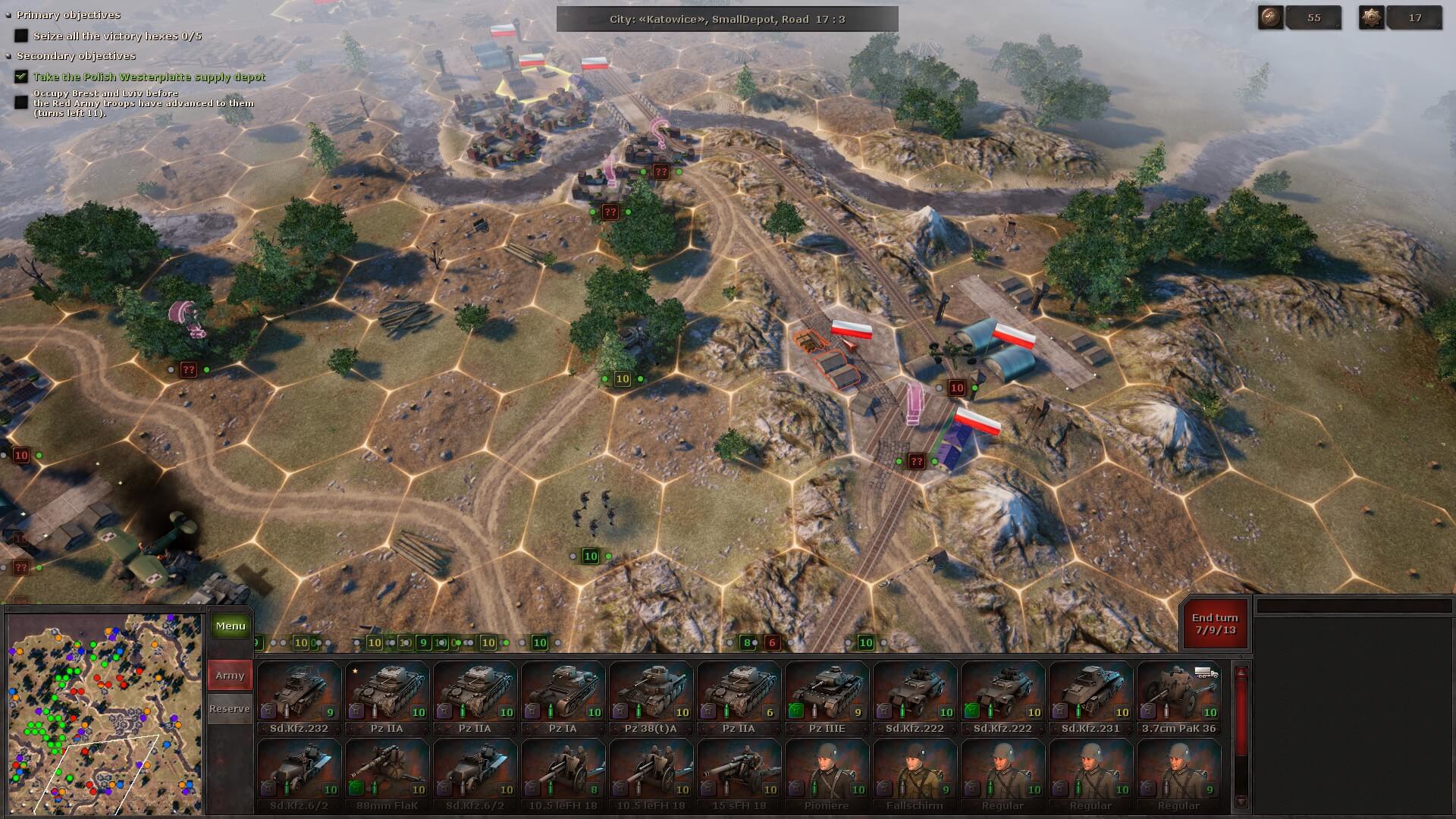Click the minimap in the corner

pos(105,714)
